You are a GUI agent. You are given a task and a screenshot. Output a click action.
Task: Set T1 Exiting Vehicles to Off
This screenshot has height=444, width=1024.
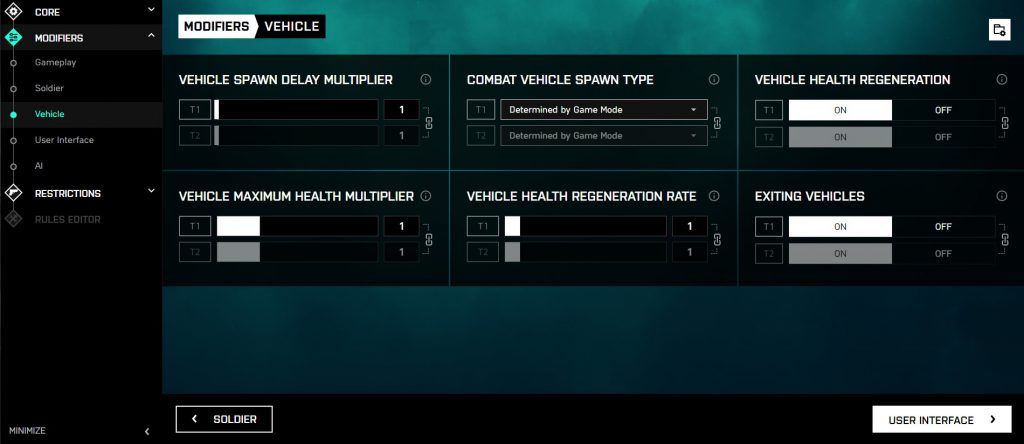[x=943, y=227]
